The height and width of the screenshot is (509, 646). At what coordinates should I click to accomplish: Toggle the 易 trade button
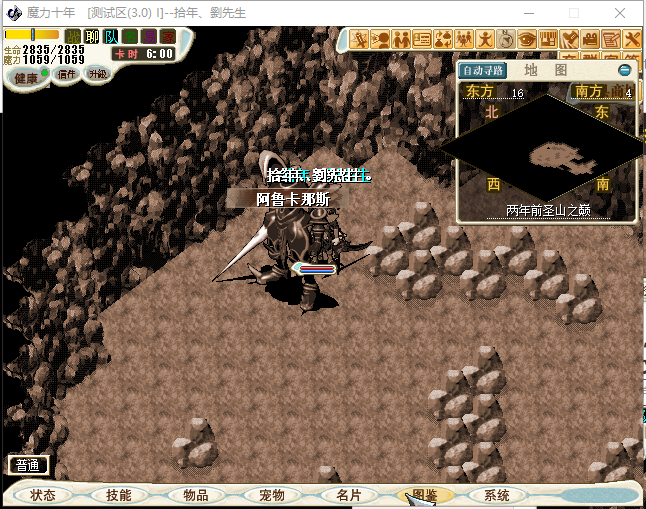149,37
